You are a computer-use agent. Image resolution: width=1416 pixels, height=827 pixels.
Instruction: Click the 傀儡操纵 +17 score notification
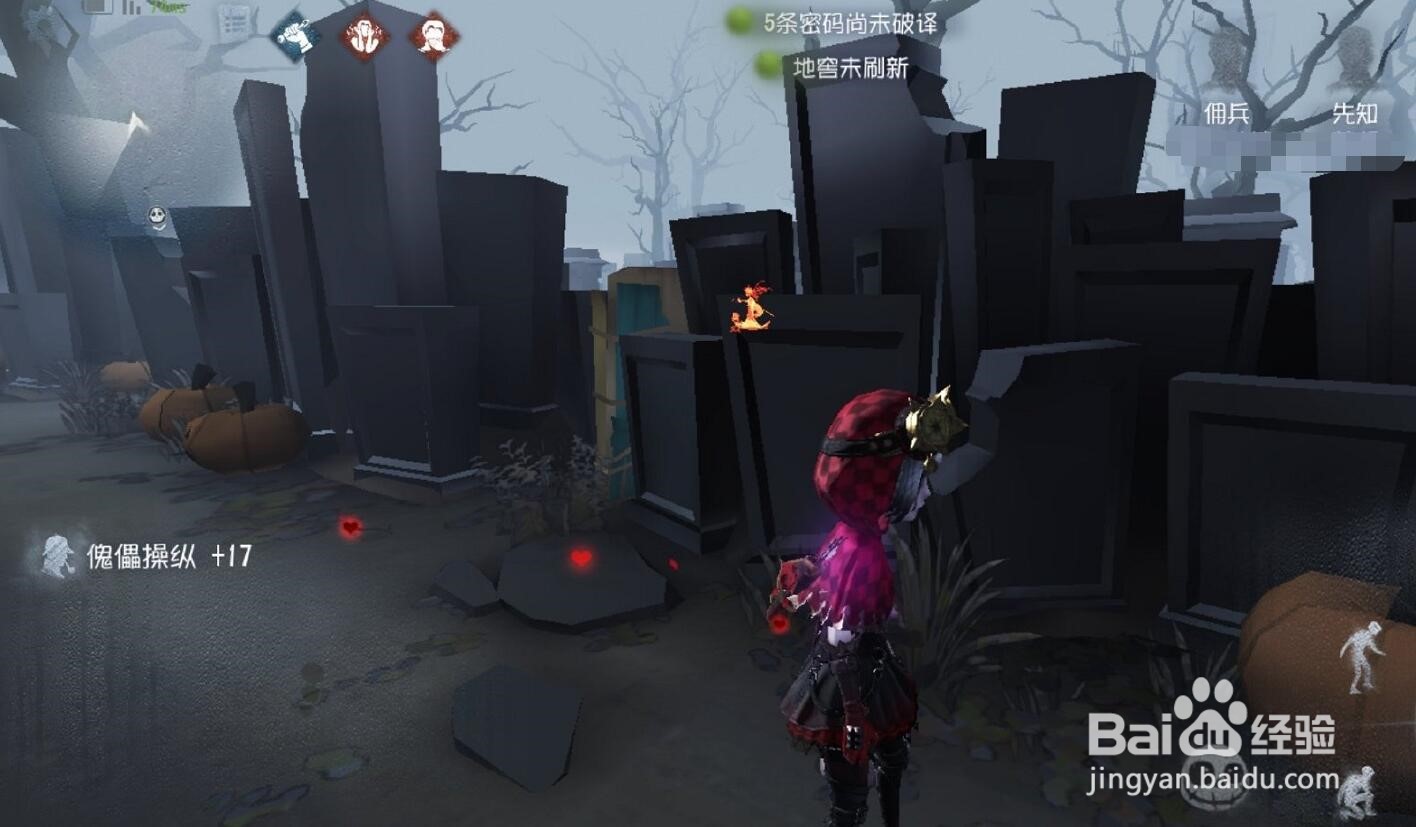[x=170, y=553]
